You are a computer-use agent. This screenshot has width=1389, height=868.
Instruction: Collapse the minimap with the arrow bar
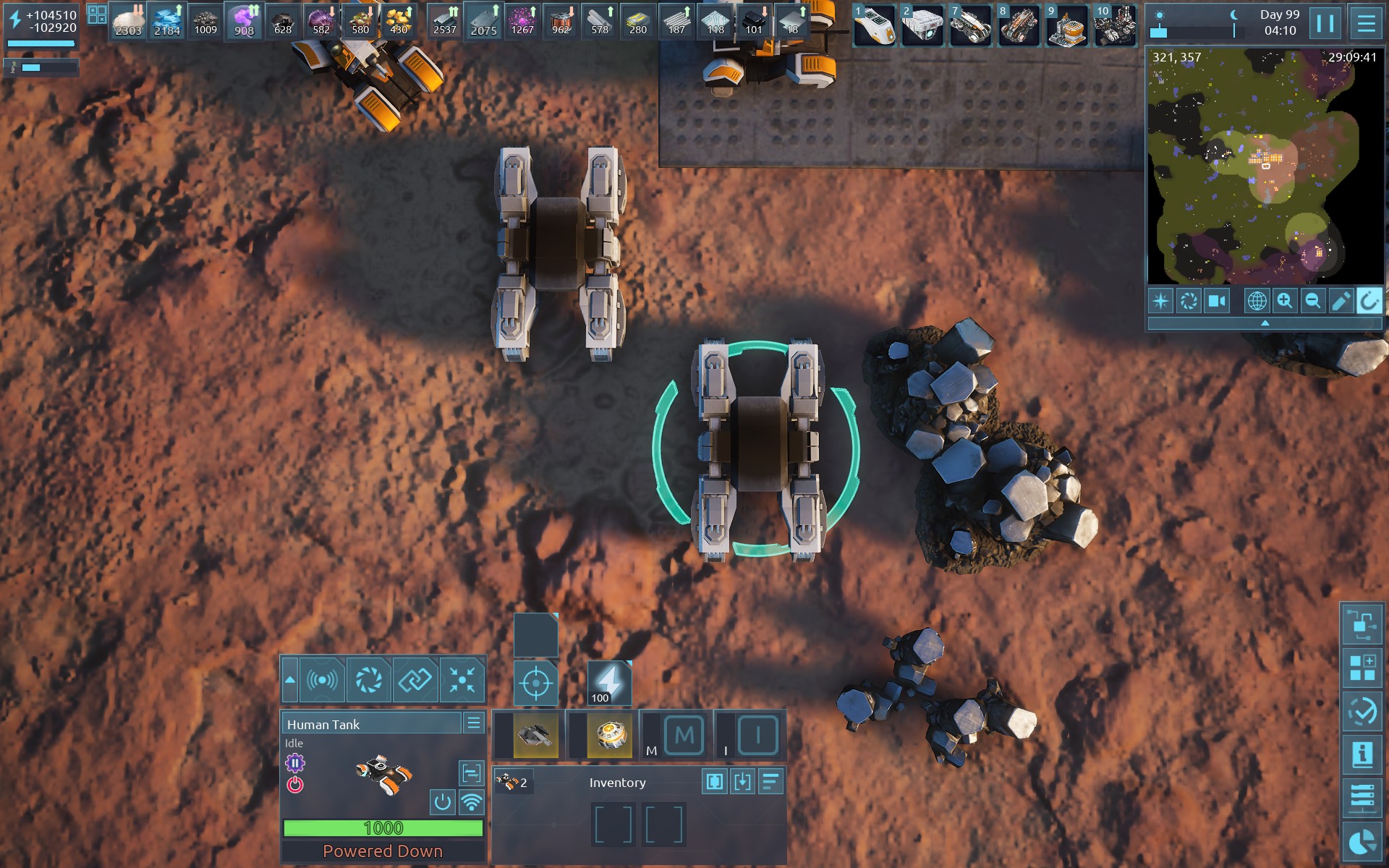point(1265,323)
